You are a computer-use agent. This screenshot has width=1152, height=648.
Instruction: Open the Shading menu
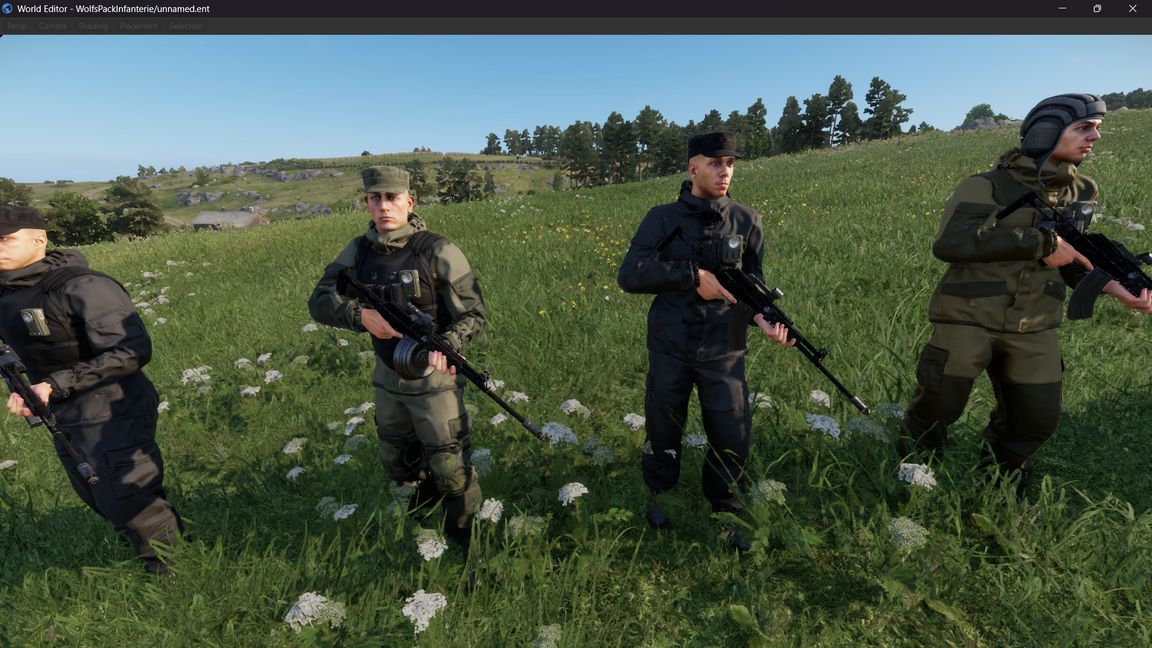click(93, 26)
